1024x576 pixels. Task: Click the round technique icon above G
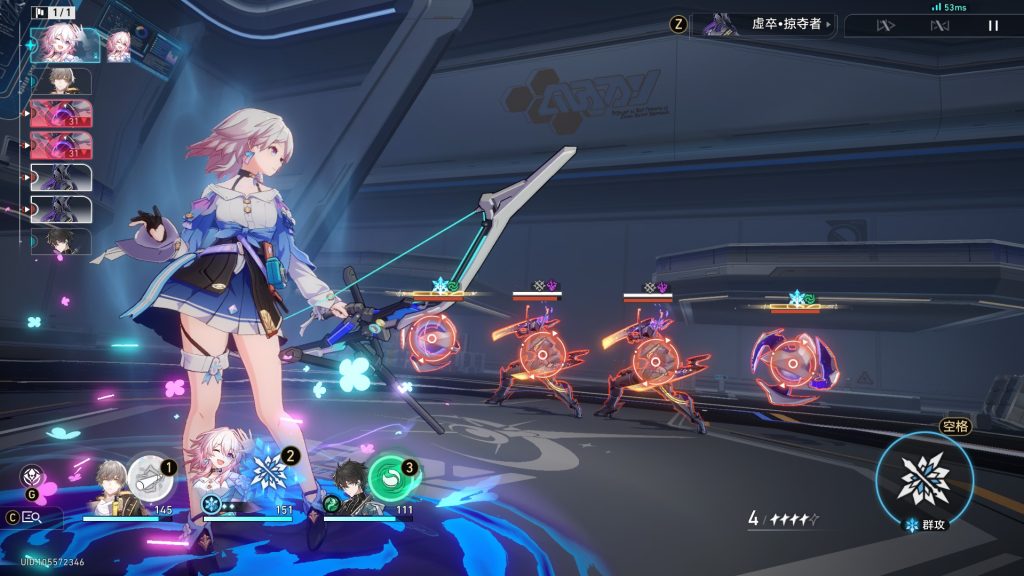30,476
